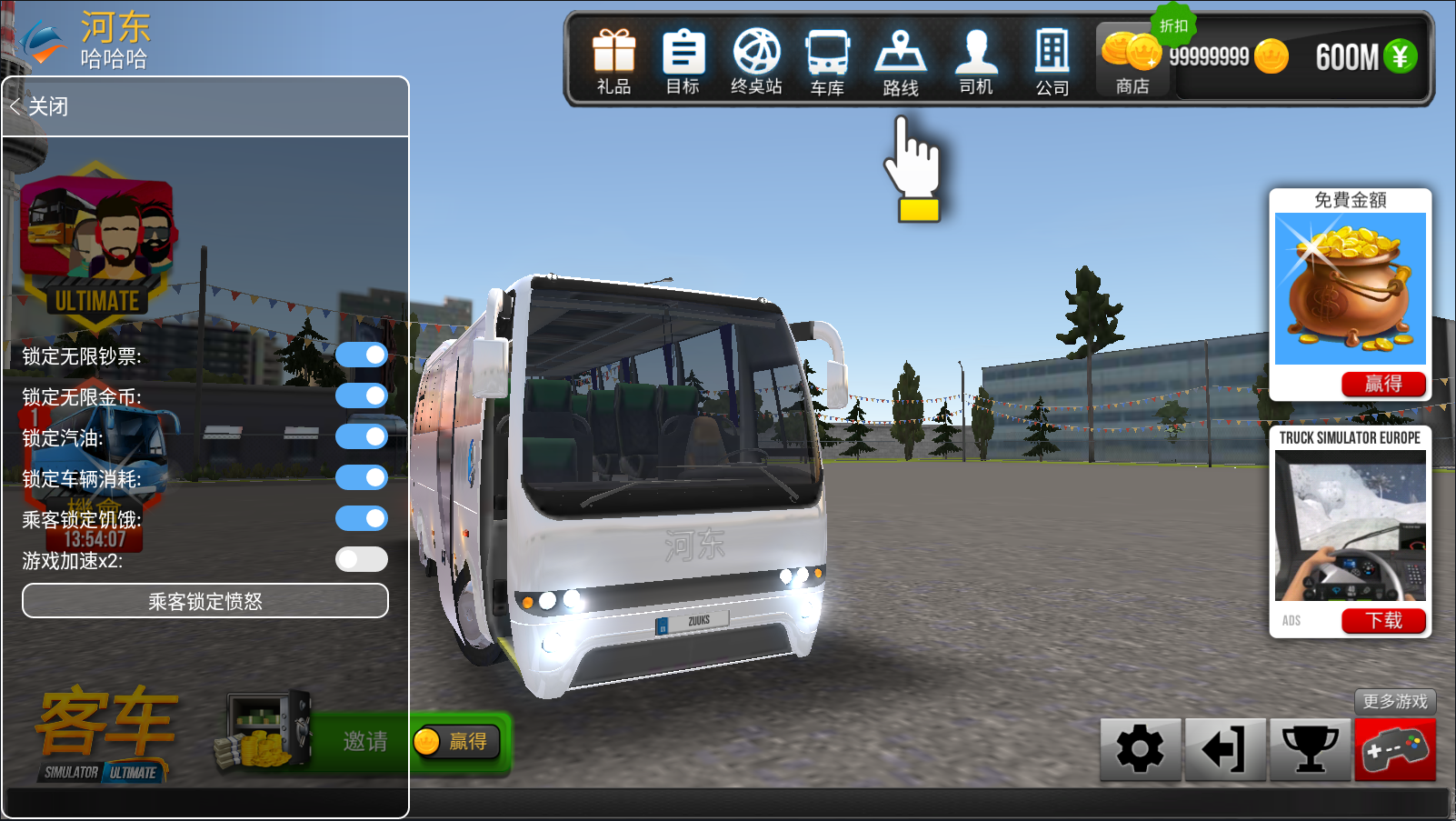The height and width of the screenshot is (821, 1456).
Task: Toggle 锁定车辆消耗 vehicle wear switch
Action: pos(362,477)
